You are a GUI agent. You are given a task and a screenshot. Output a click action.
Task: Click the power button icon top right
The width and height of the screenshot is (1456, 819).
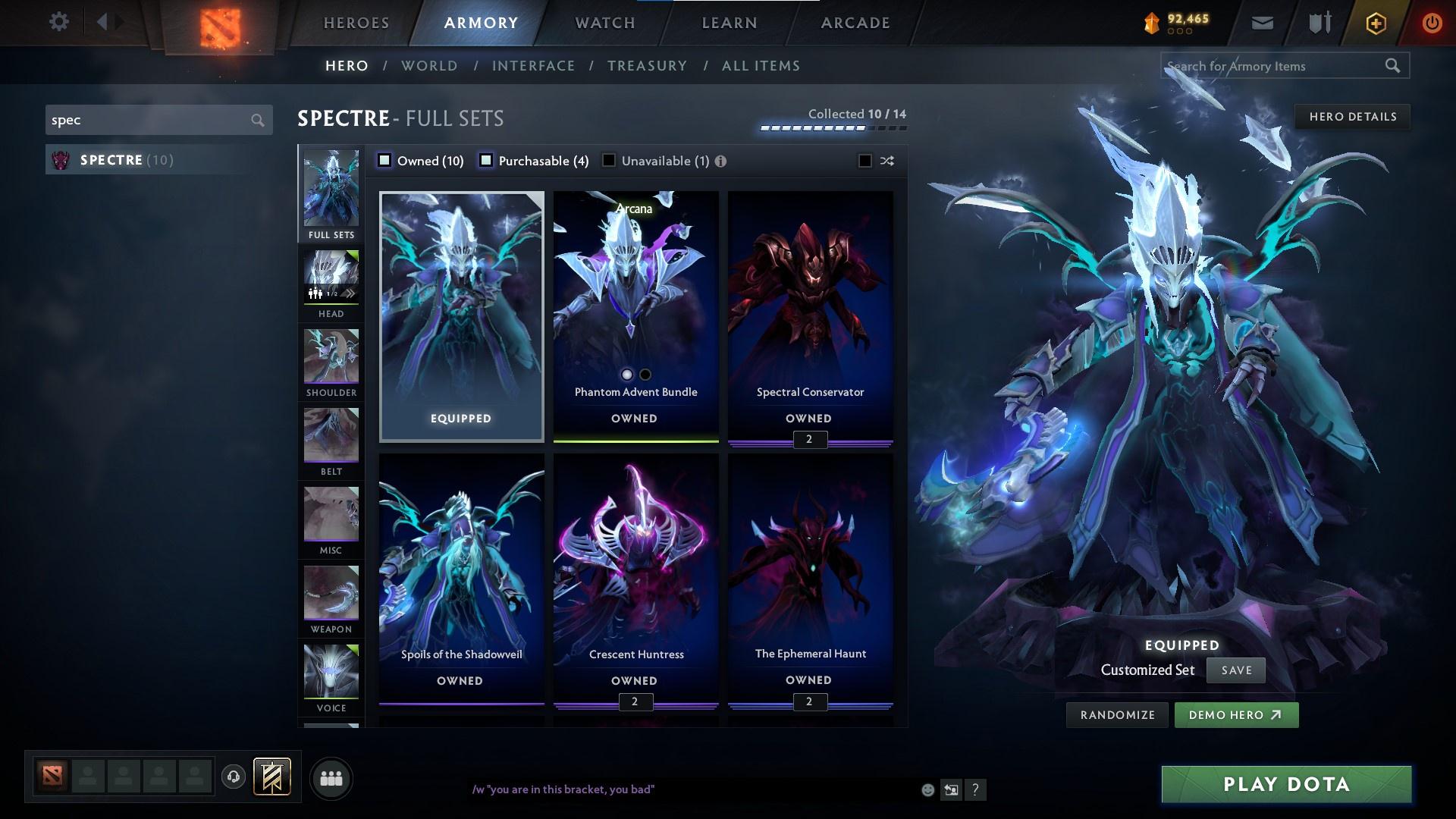click(x=1432, y=23)
